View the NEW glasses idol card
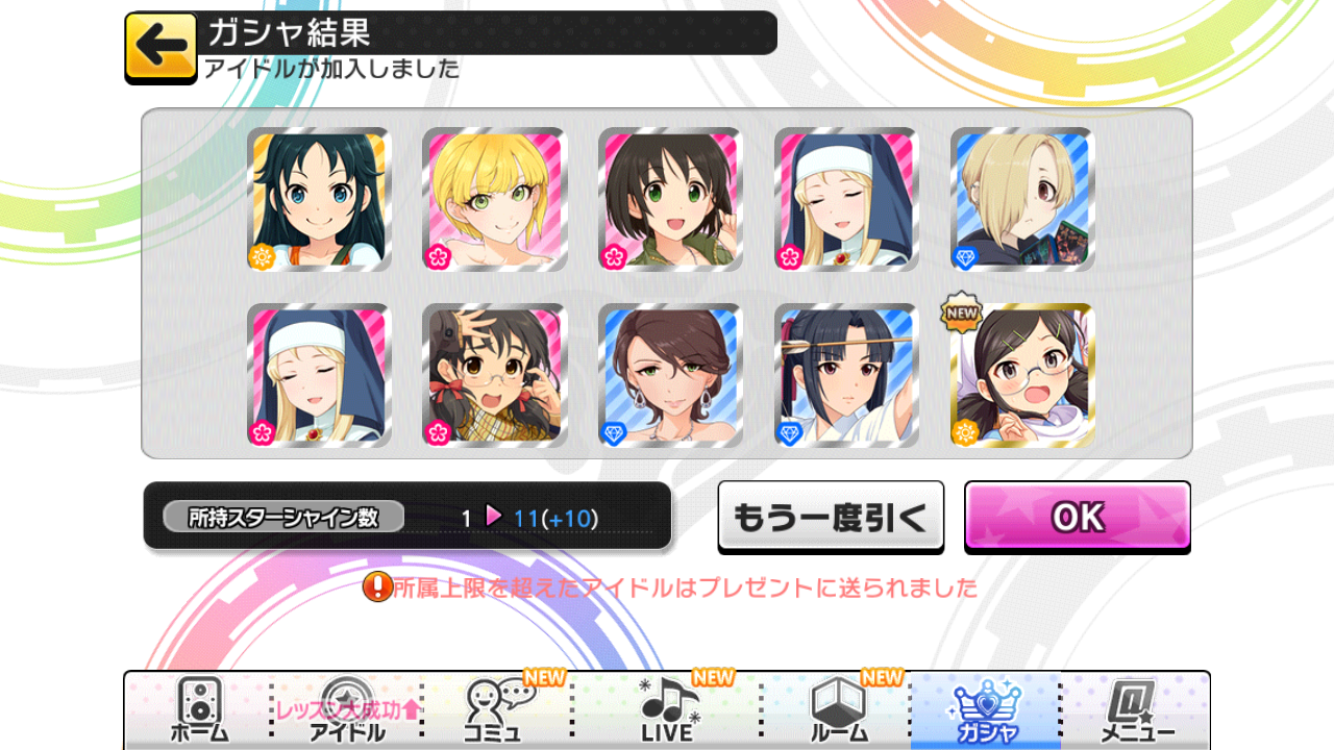The image size is (1334, 750). point(1022,376)
